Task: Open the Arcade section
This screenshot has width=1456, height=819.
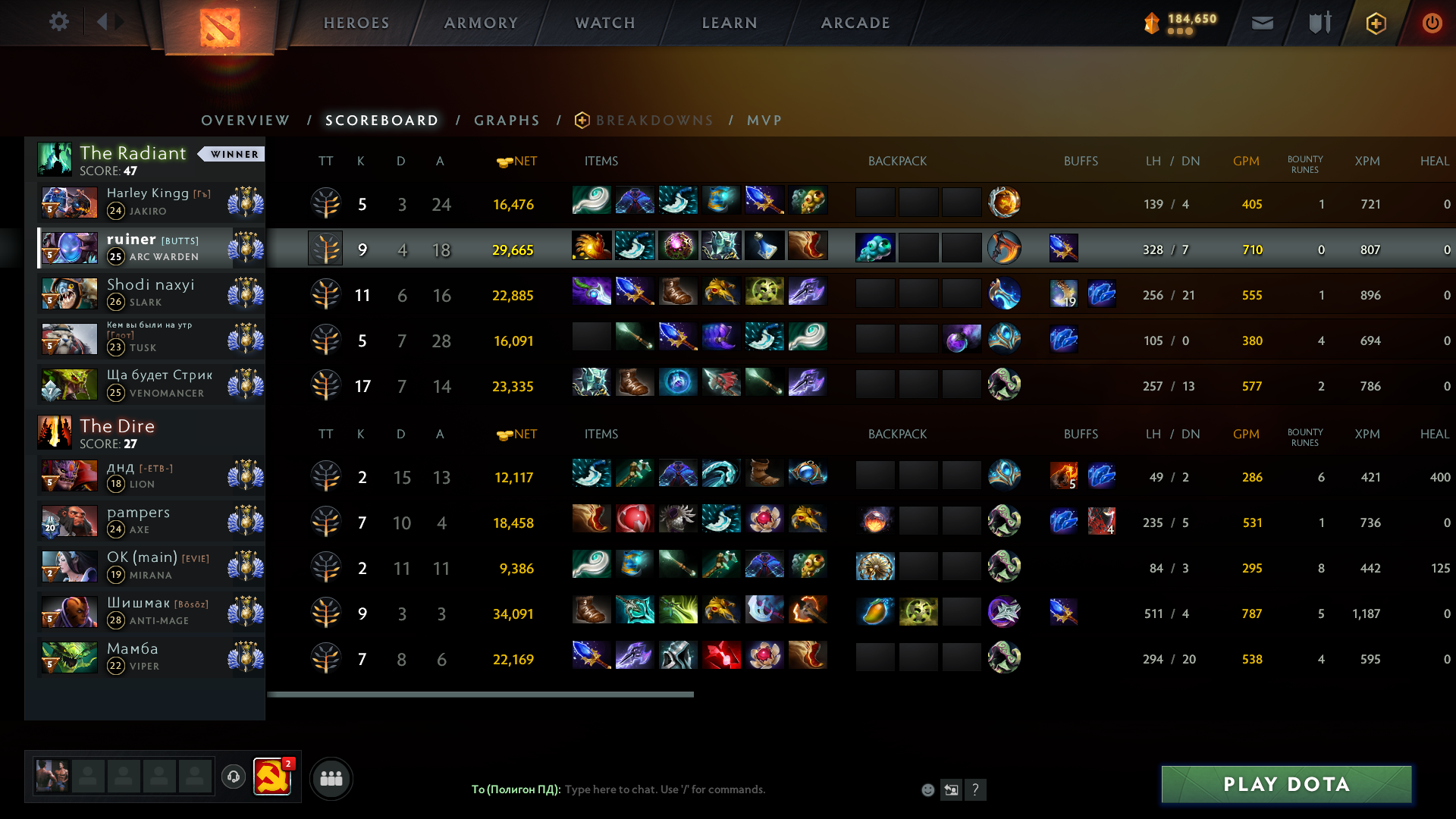Action: pos(855,23)
